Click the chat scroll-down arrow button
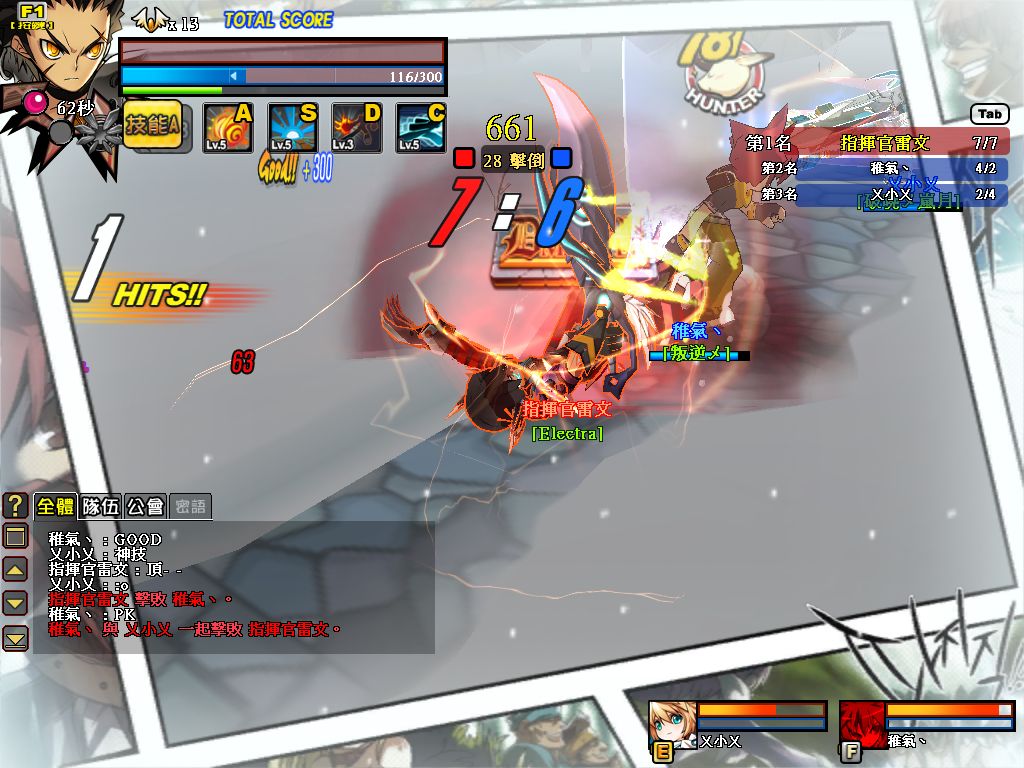This screenshot has width=1024, height=768. coord(15,603)
